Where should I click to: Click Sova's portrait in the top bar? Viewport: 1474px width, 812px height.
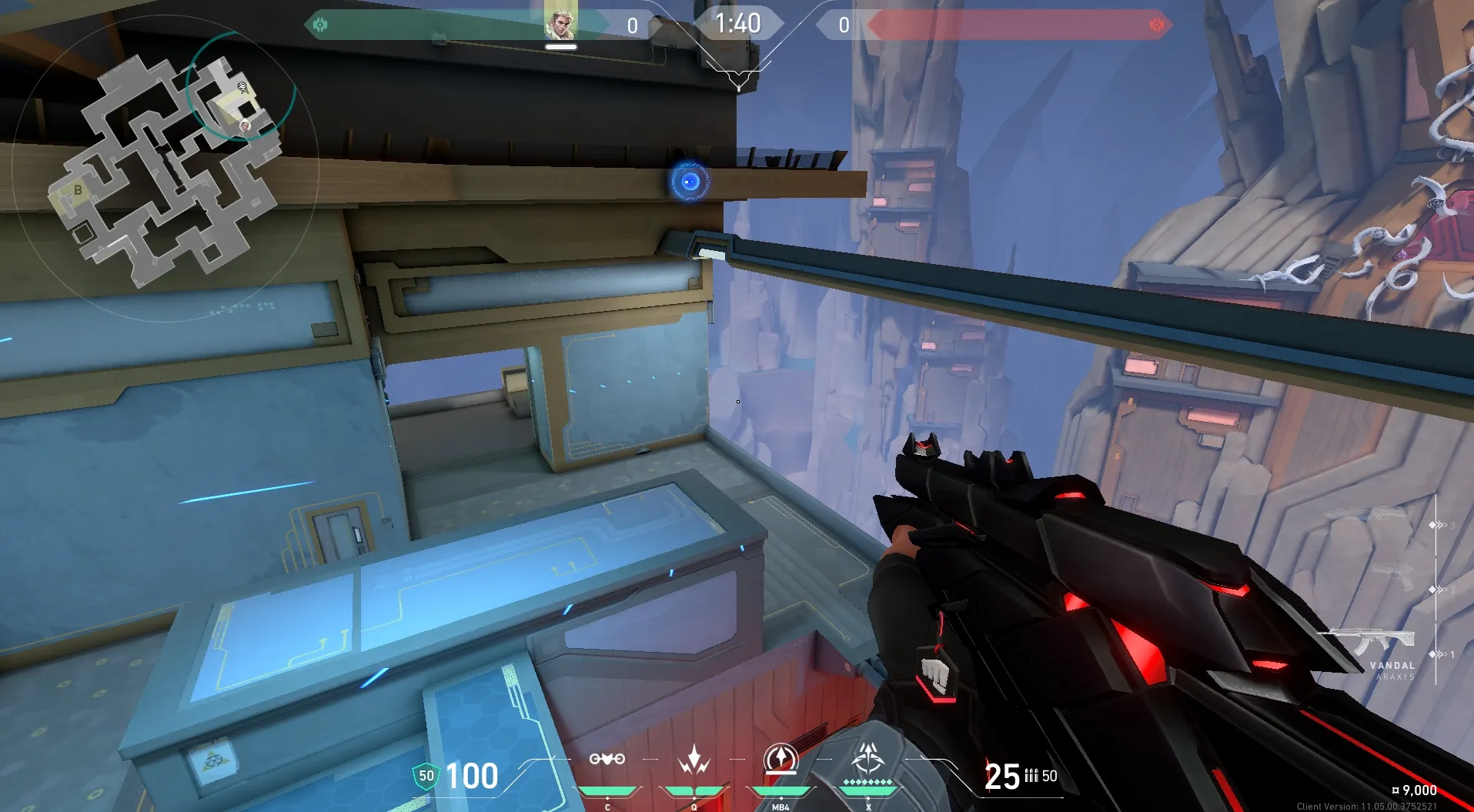(560, 23)
